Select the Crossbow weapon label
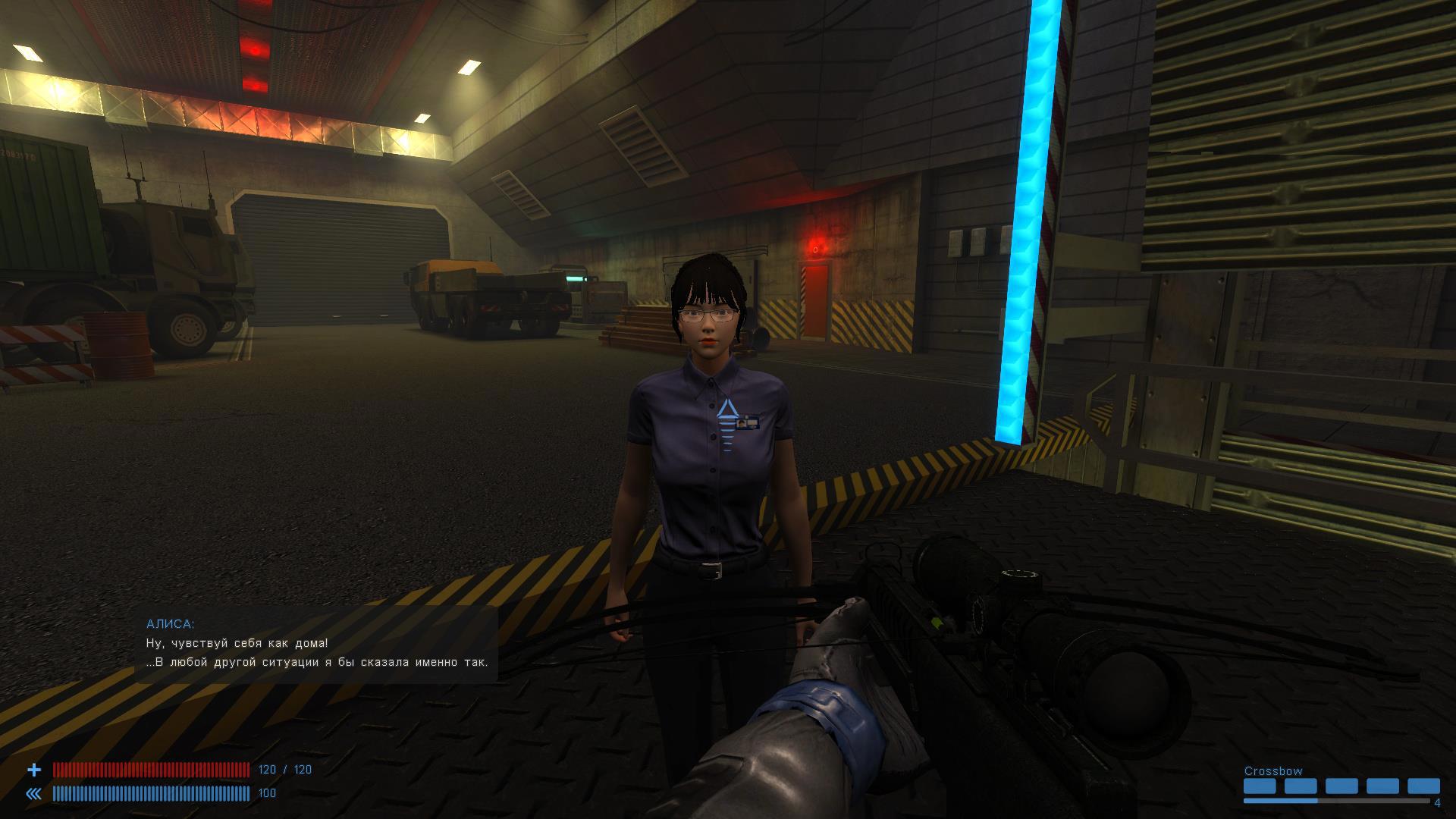The width and height of the screenshot is (1456, 819). click(x=1273, y=771)
